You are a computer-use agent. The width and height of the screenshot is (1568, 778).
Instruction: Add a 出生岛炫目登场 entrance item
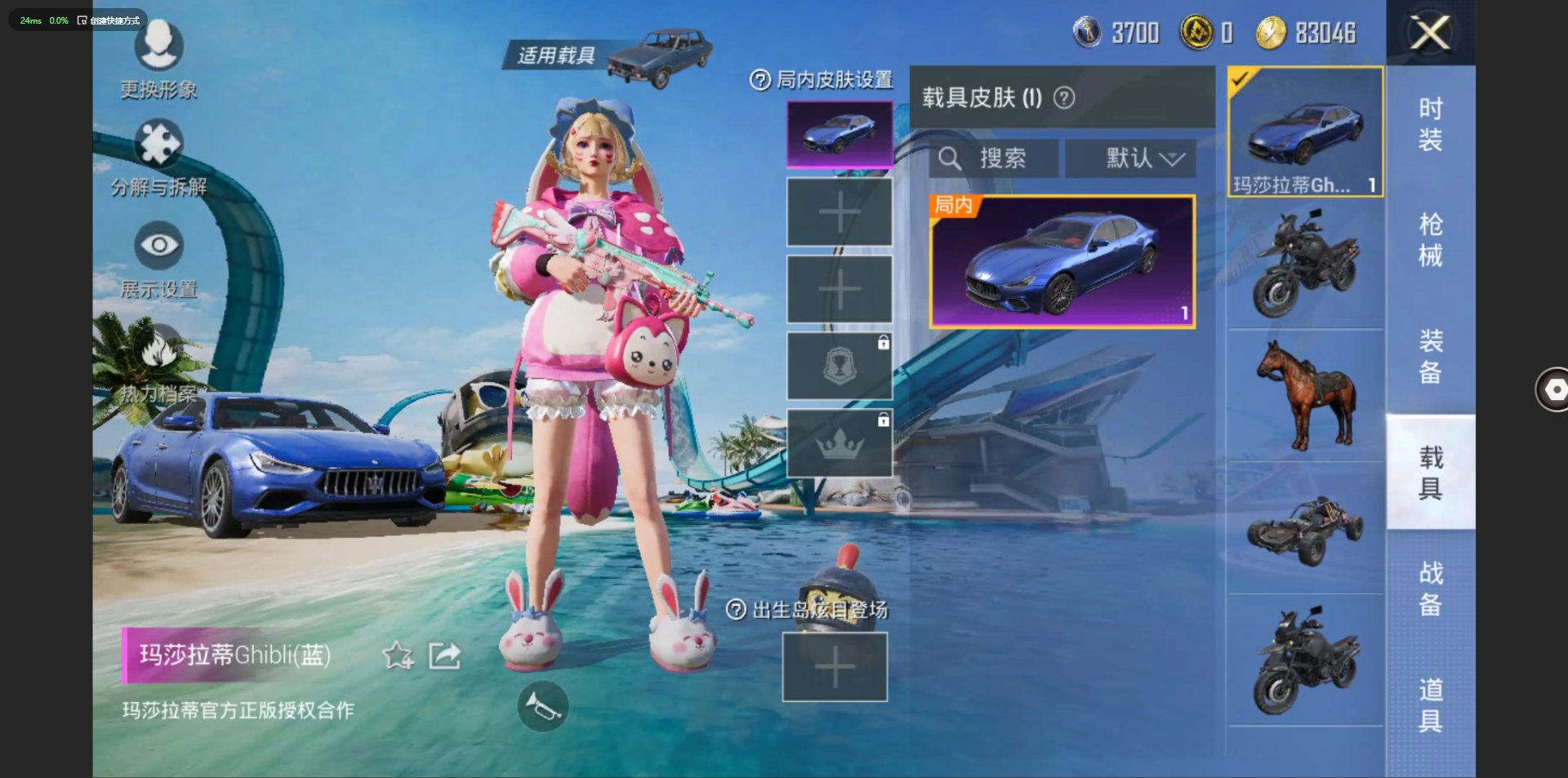835,667
